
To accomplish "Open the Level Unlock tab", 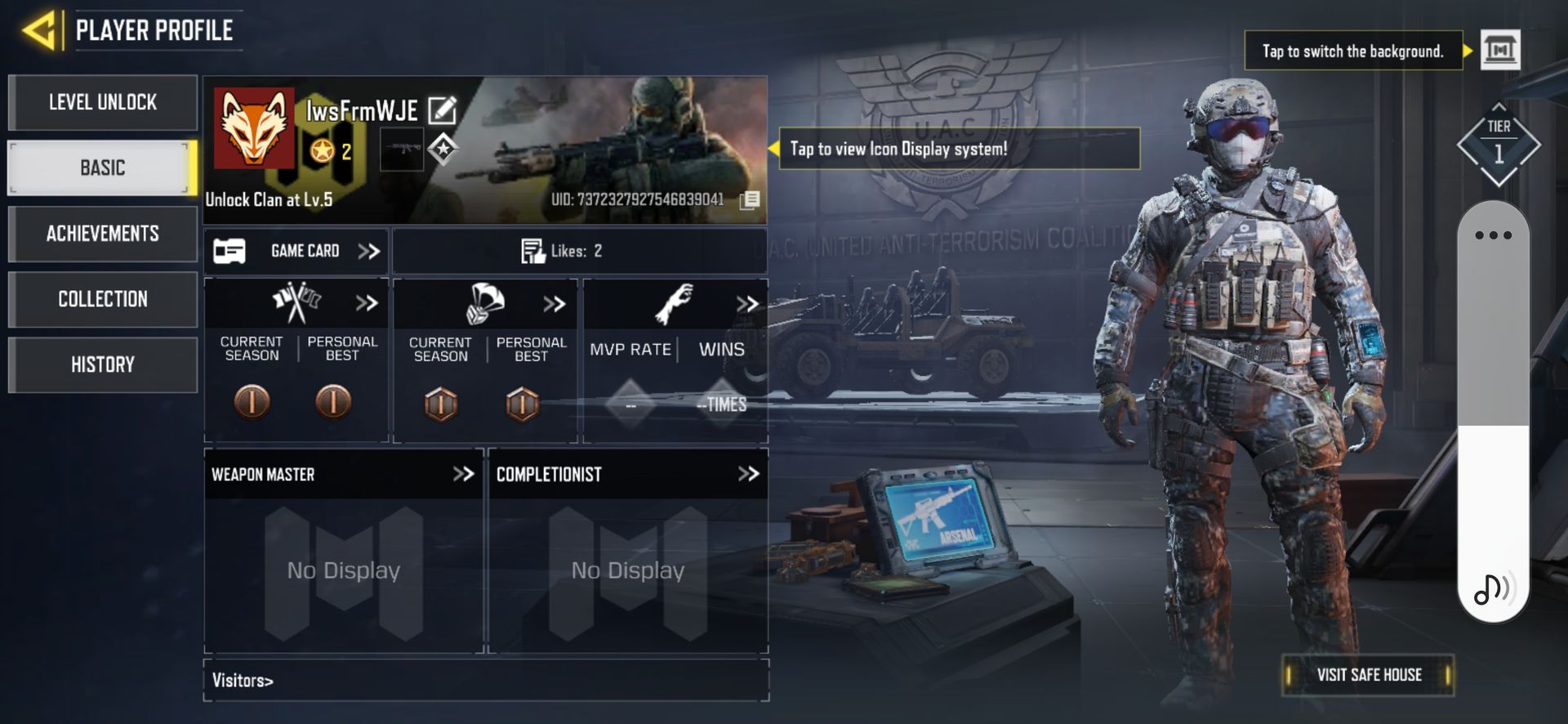I will (103, 102).
